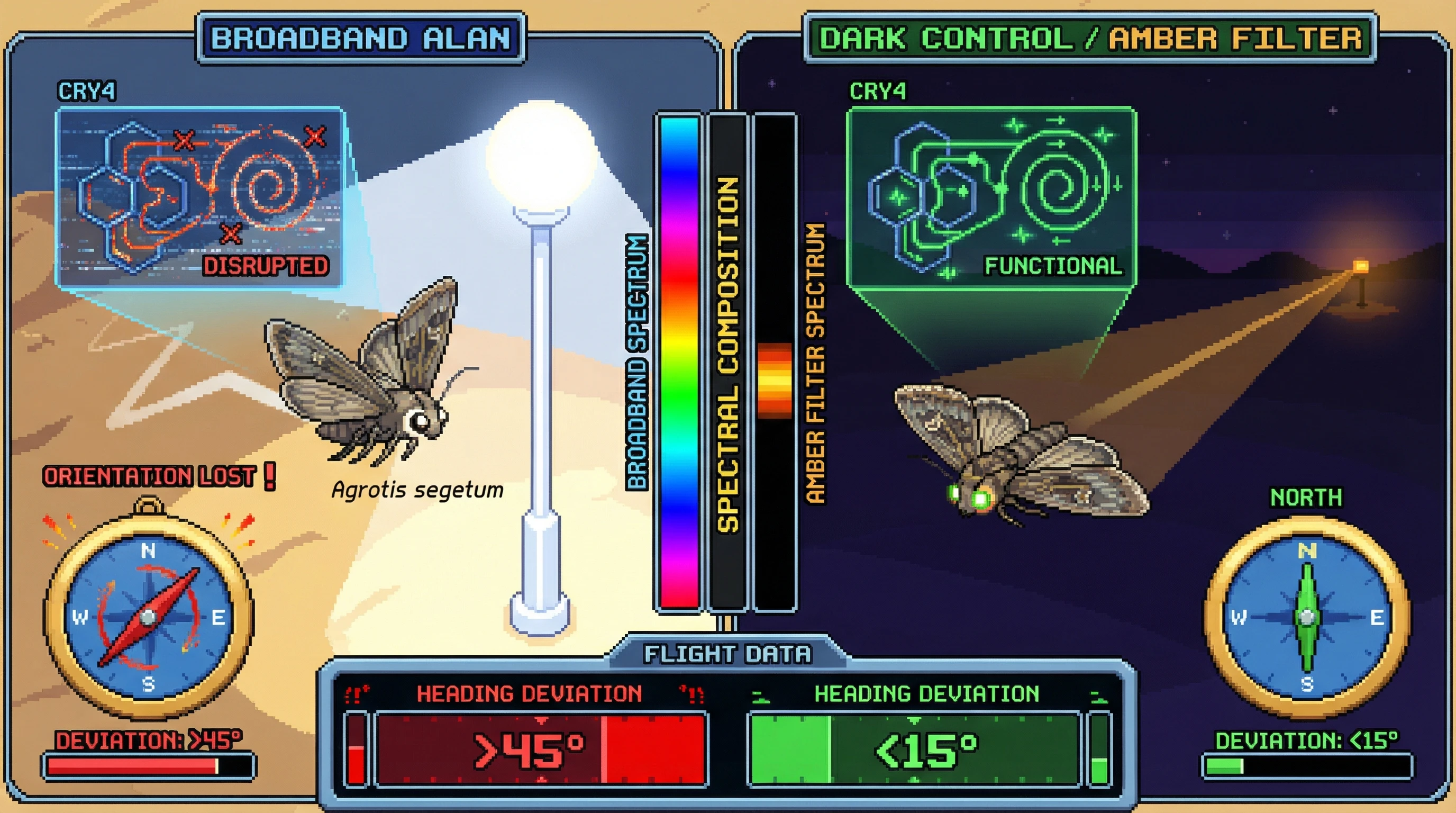Click the green-needle North compass

point(1307,616)
